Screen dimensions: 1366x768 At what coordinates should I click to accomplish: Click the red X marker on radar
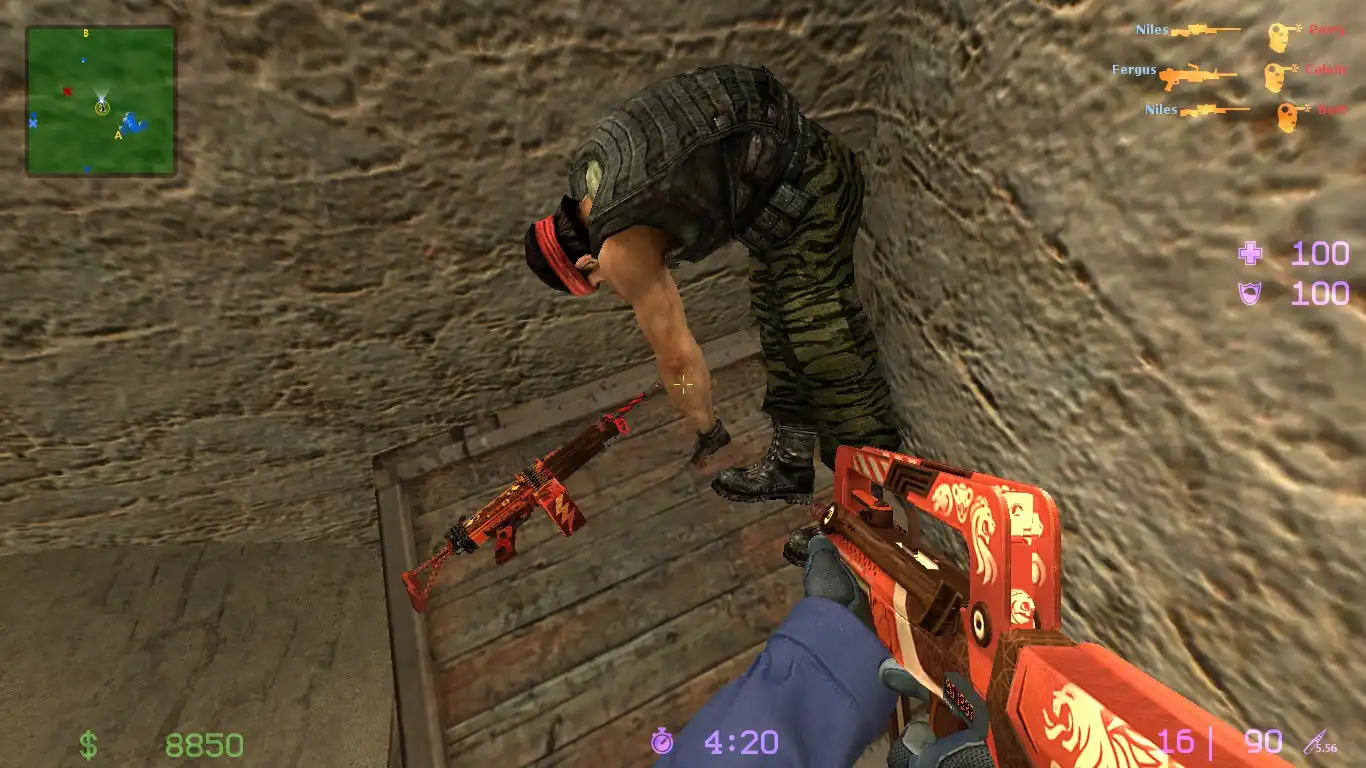[x=67, y=91]
